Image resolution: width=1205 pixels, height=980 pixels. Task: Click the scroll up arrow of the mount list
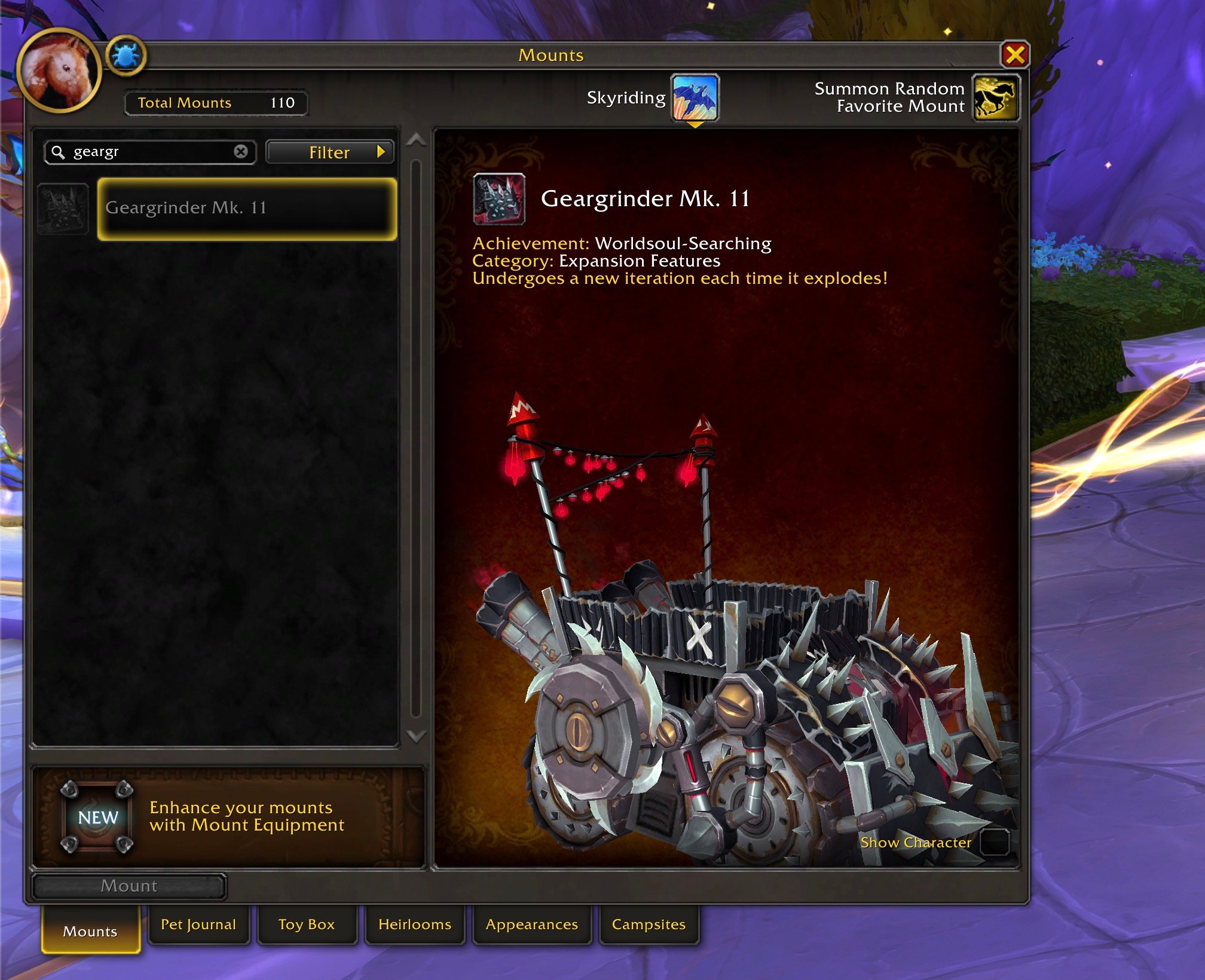(x=416, y=141)
